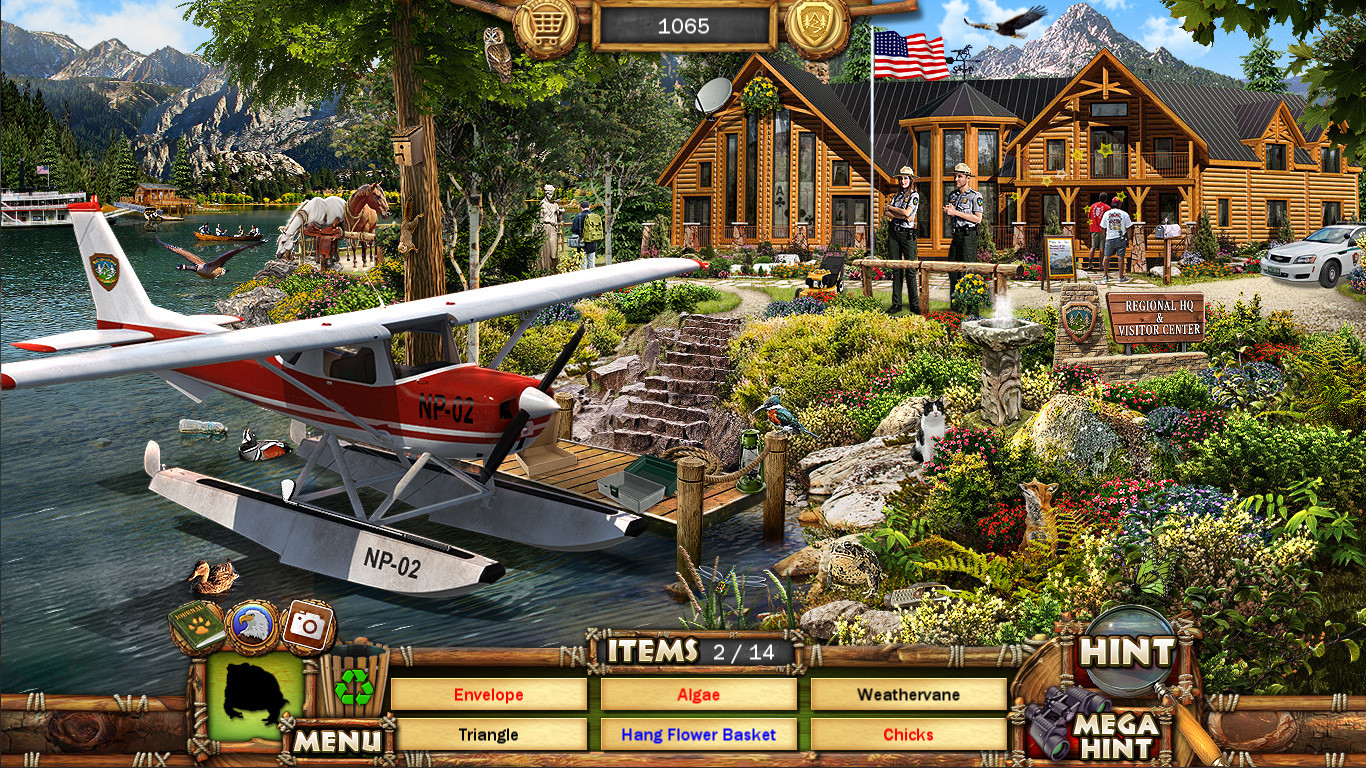Select the Envelope item label
Image resolution: width=1366 pixels, height=768 pixels.
489,694
